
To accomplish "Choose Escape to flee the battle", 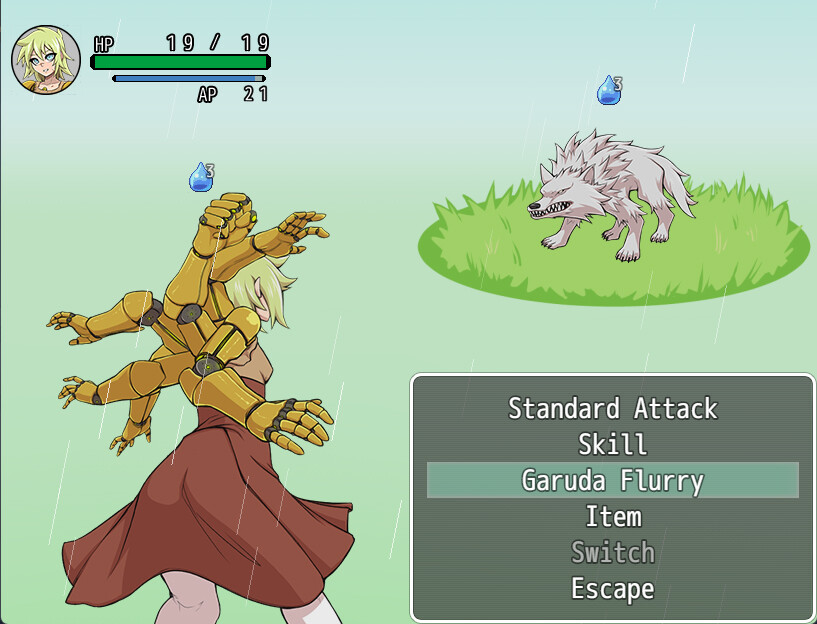I will coord(612,588).
